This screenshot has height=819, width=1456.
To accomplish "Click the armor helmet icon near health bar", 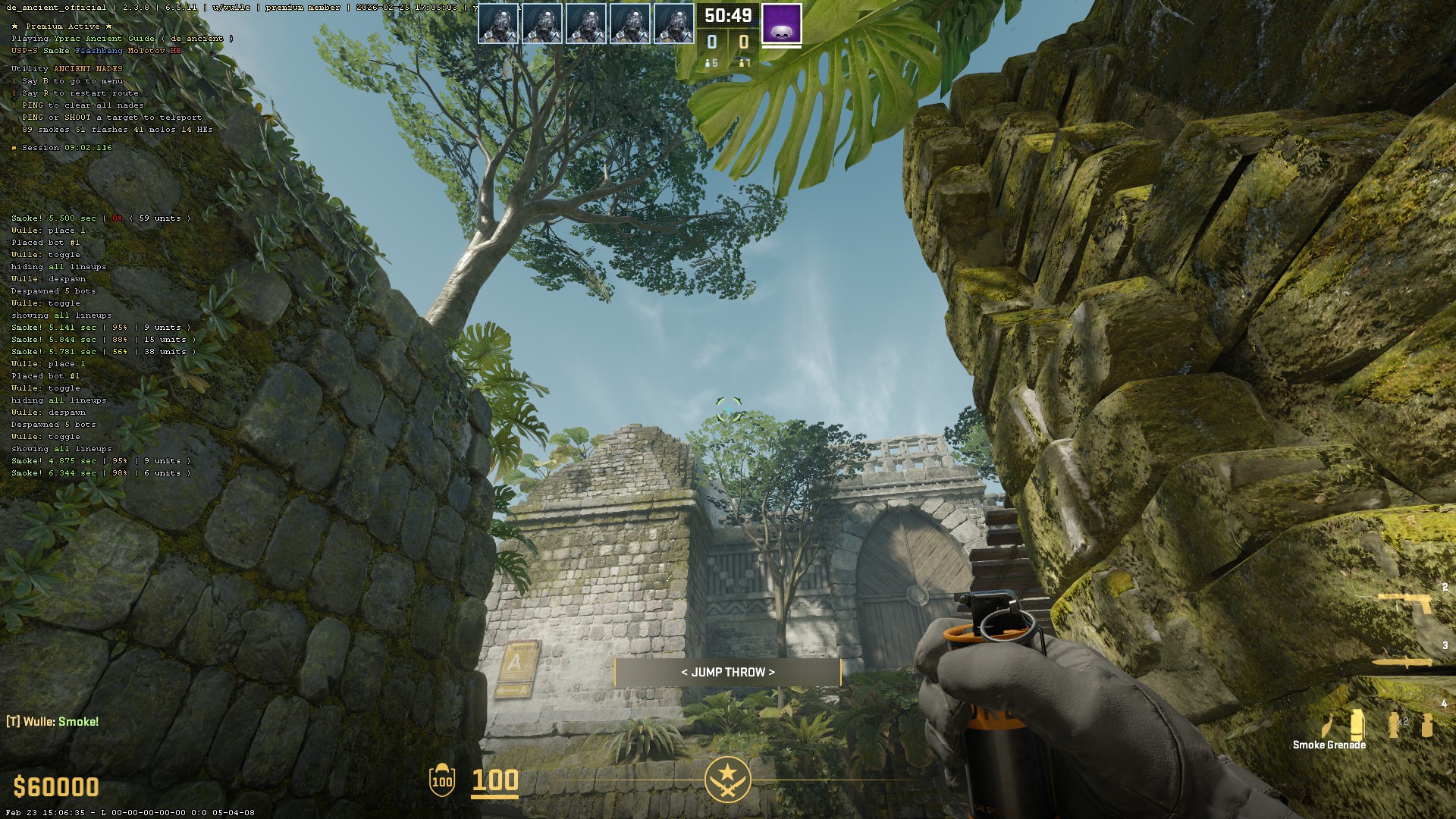I will click(441, 780).
